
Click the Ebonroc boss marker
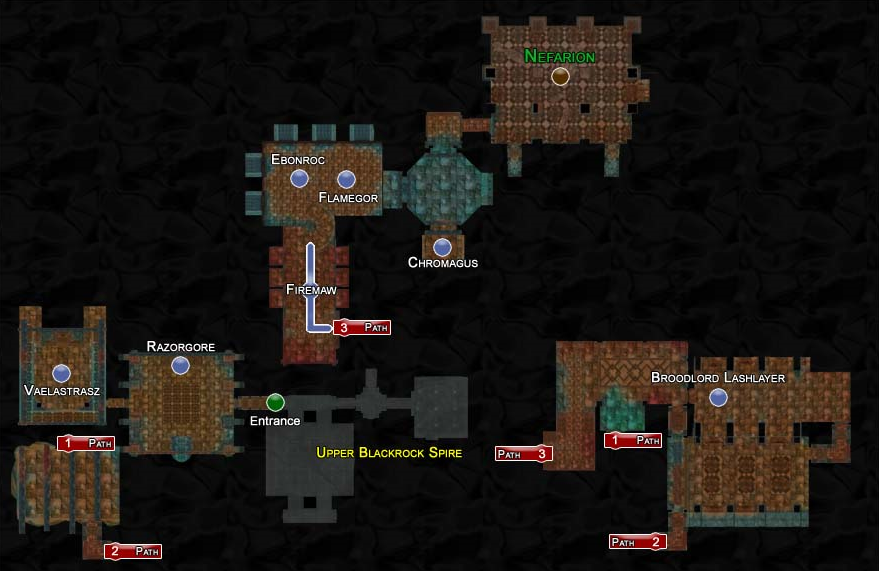click(x=298, y=179)
